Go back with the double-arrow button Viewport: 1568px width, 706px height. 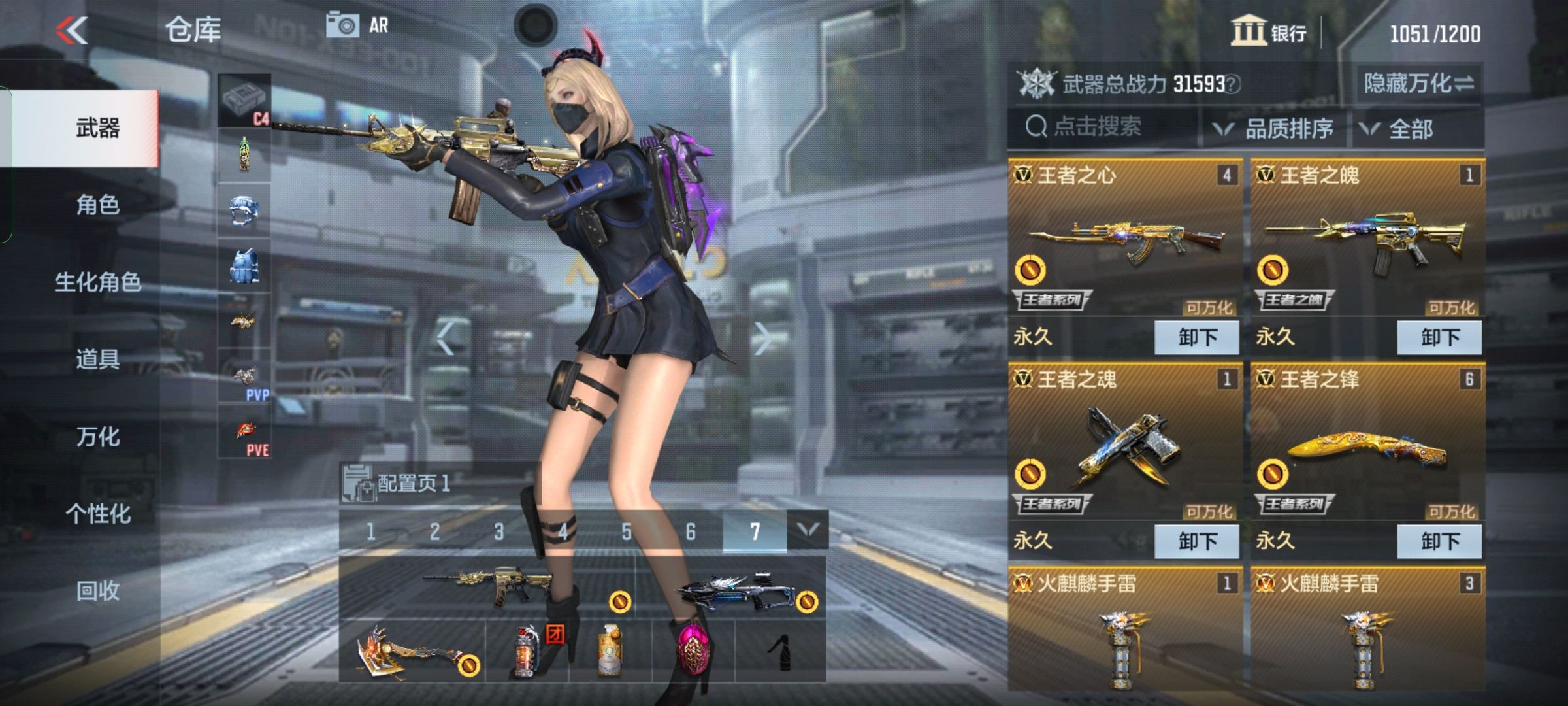coord(72,31)
